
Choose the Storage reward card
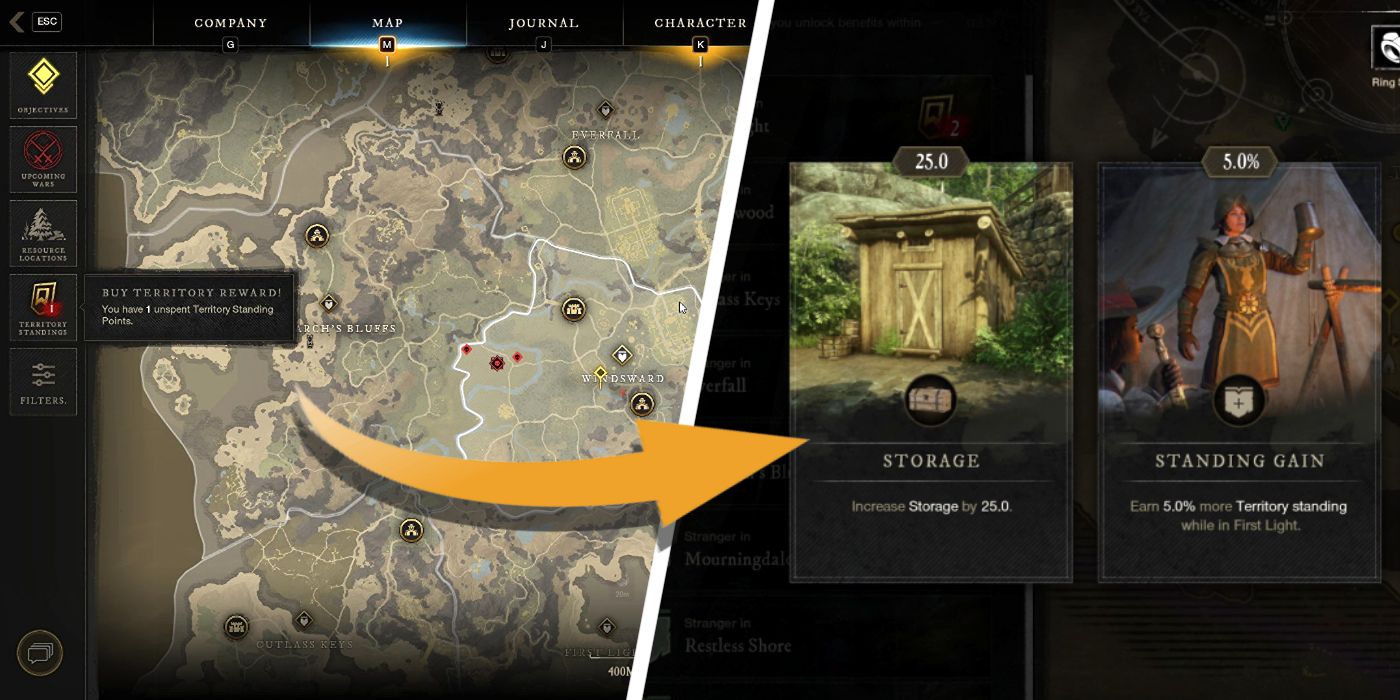pyautogui.click(x=931, y=372)
